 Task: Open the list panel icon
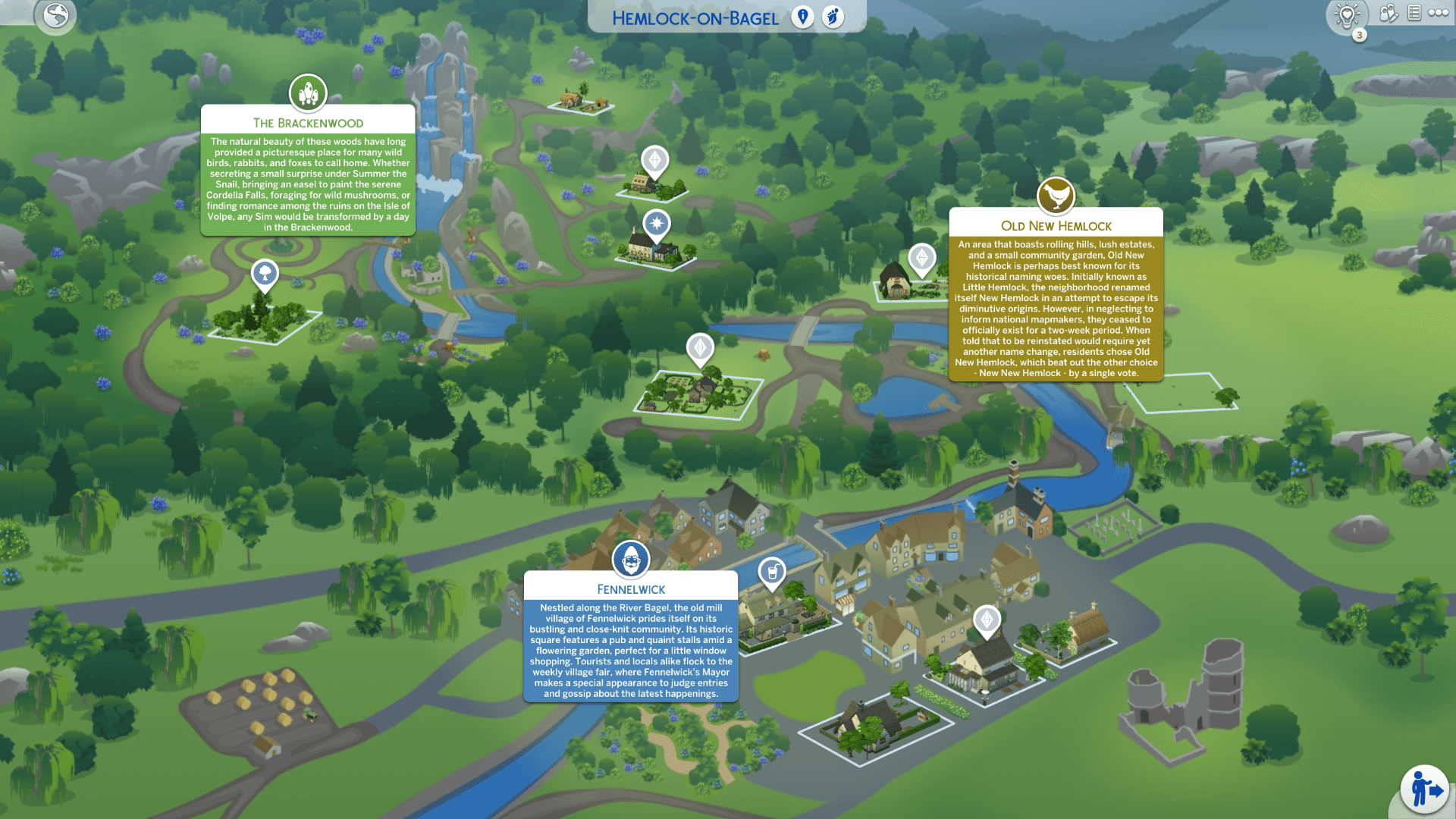click(1414, 13)
